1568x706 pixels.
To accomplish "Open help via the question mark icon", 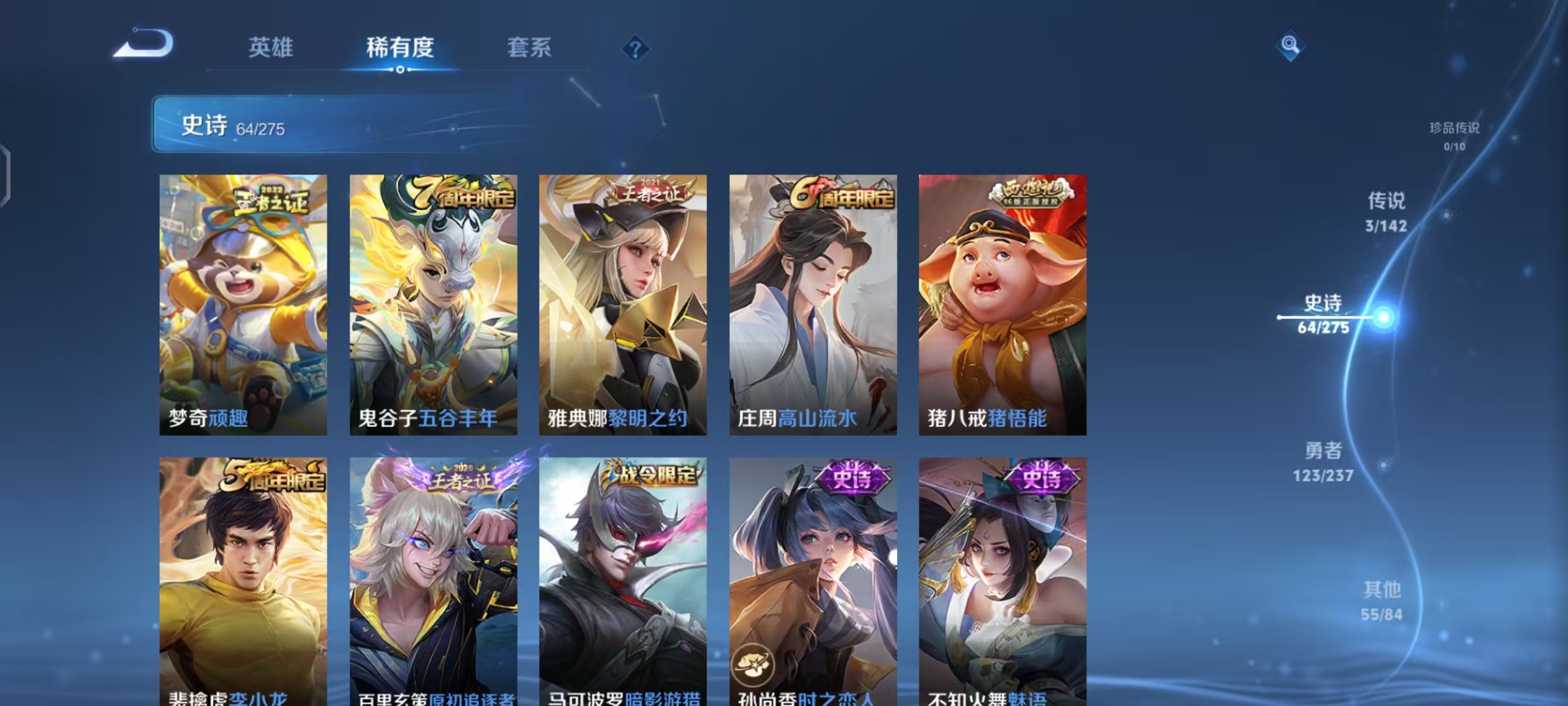I will [x=636, y=47].
